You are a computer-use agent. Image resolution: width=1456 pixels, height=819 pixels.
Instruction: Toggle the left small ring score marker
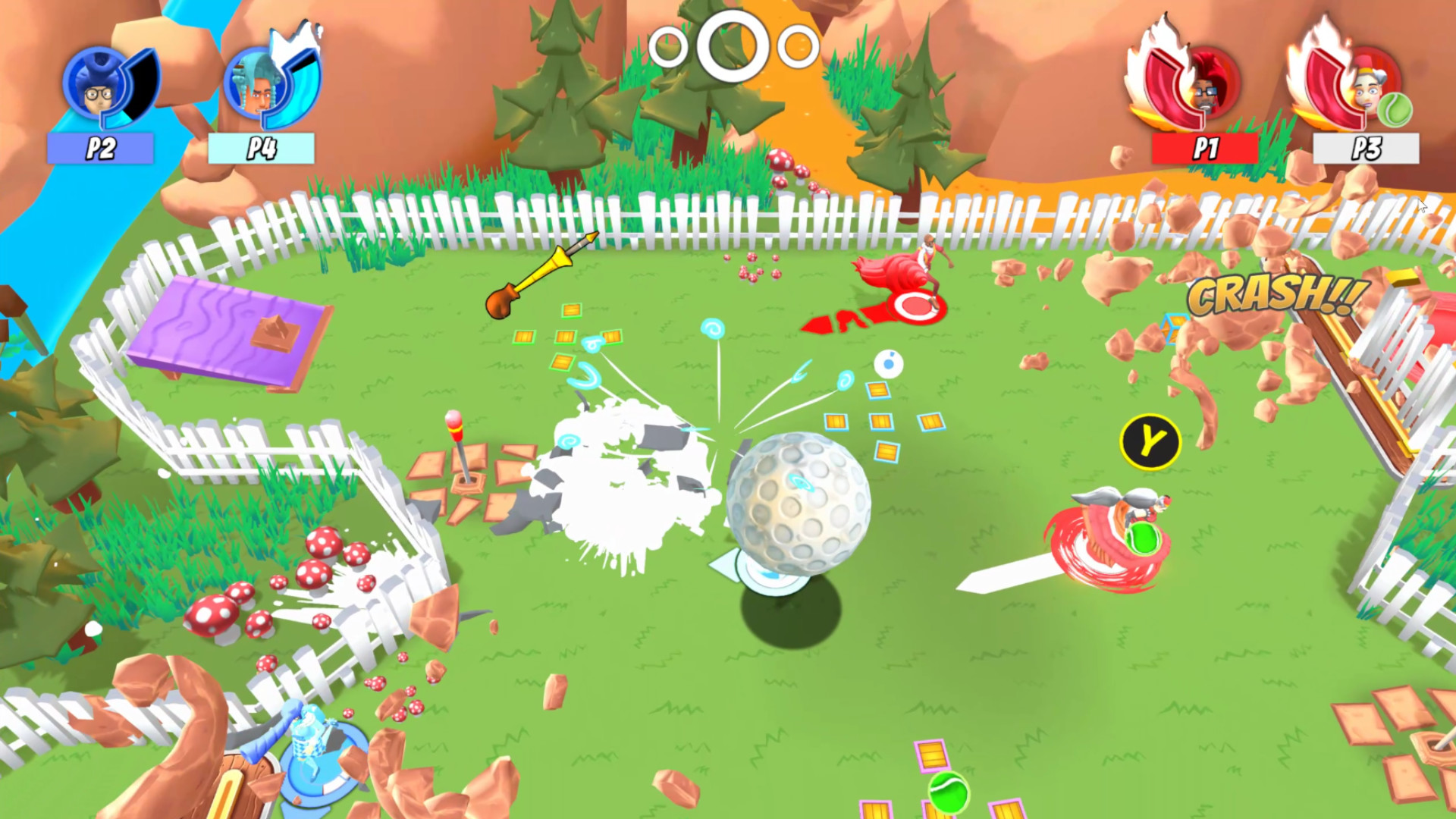(x=667, y=47)
